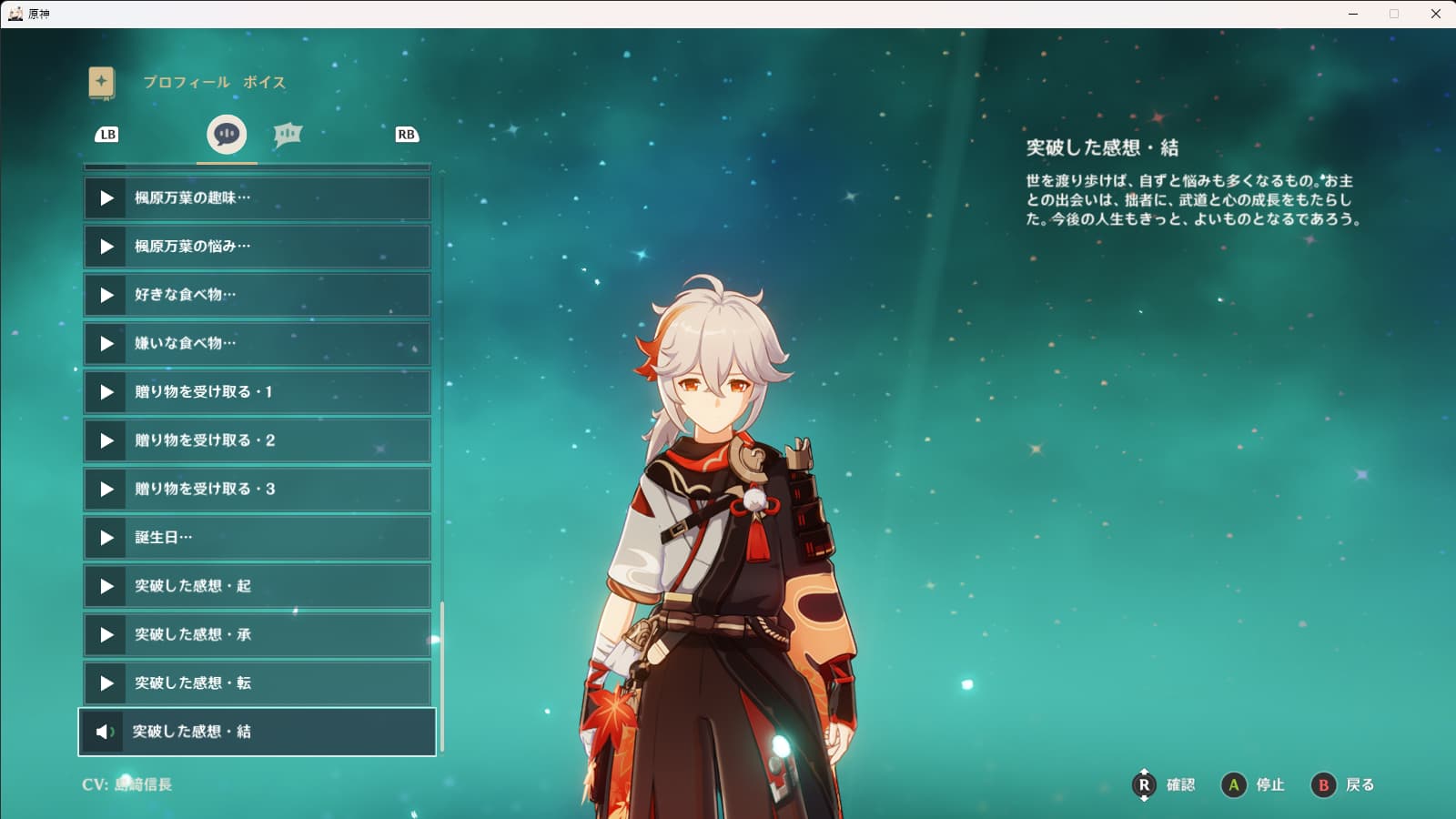
Task: Play the 楓原万葉の趣味 voice line
Action: [257, 198]
